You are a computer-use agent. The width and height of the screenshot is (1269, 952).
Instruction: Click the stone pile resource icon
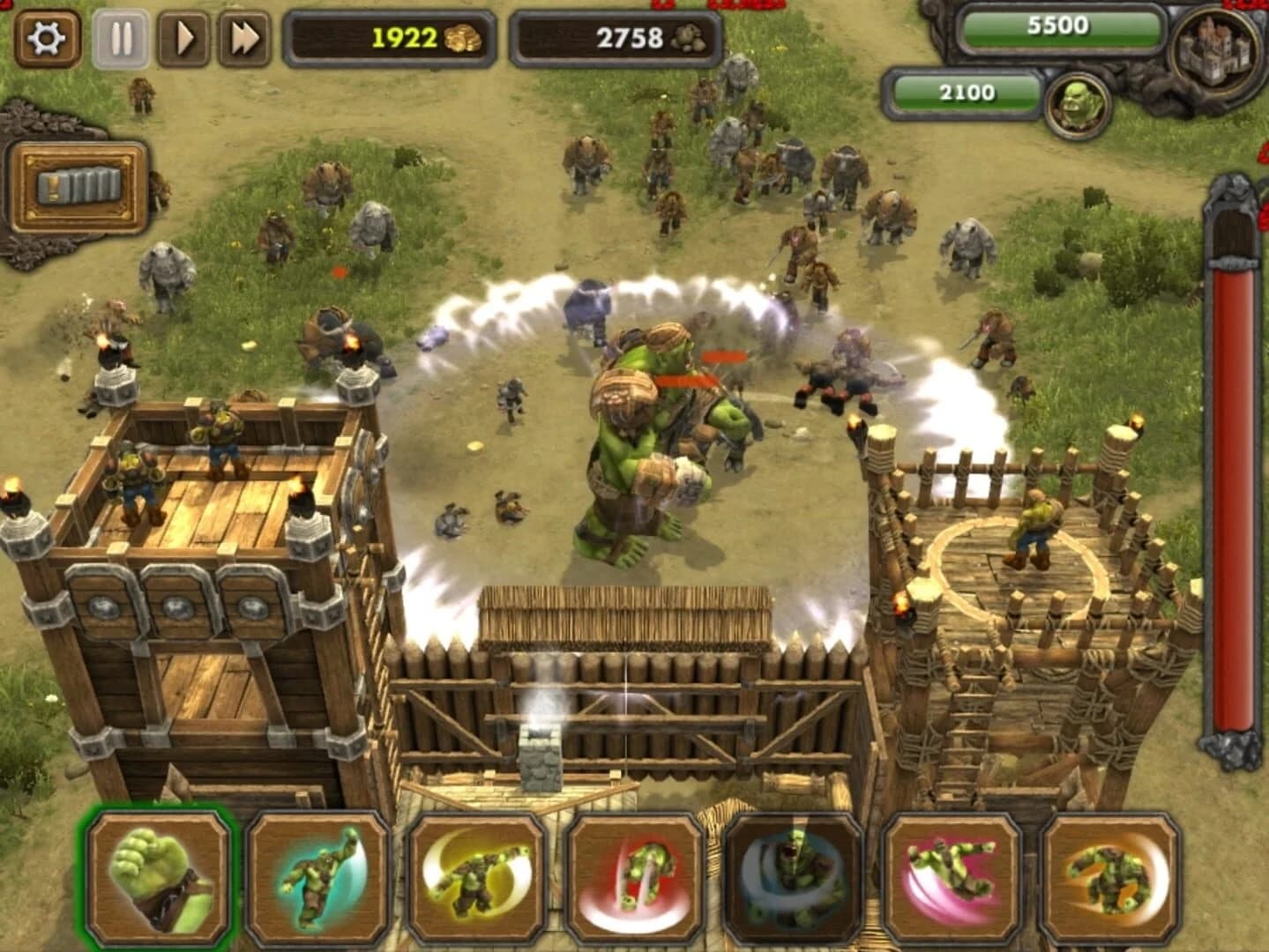(x=680, y=37)
